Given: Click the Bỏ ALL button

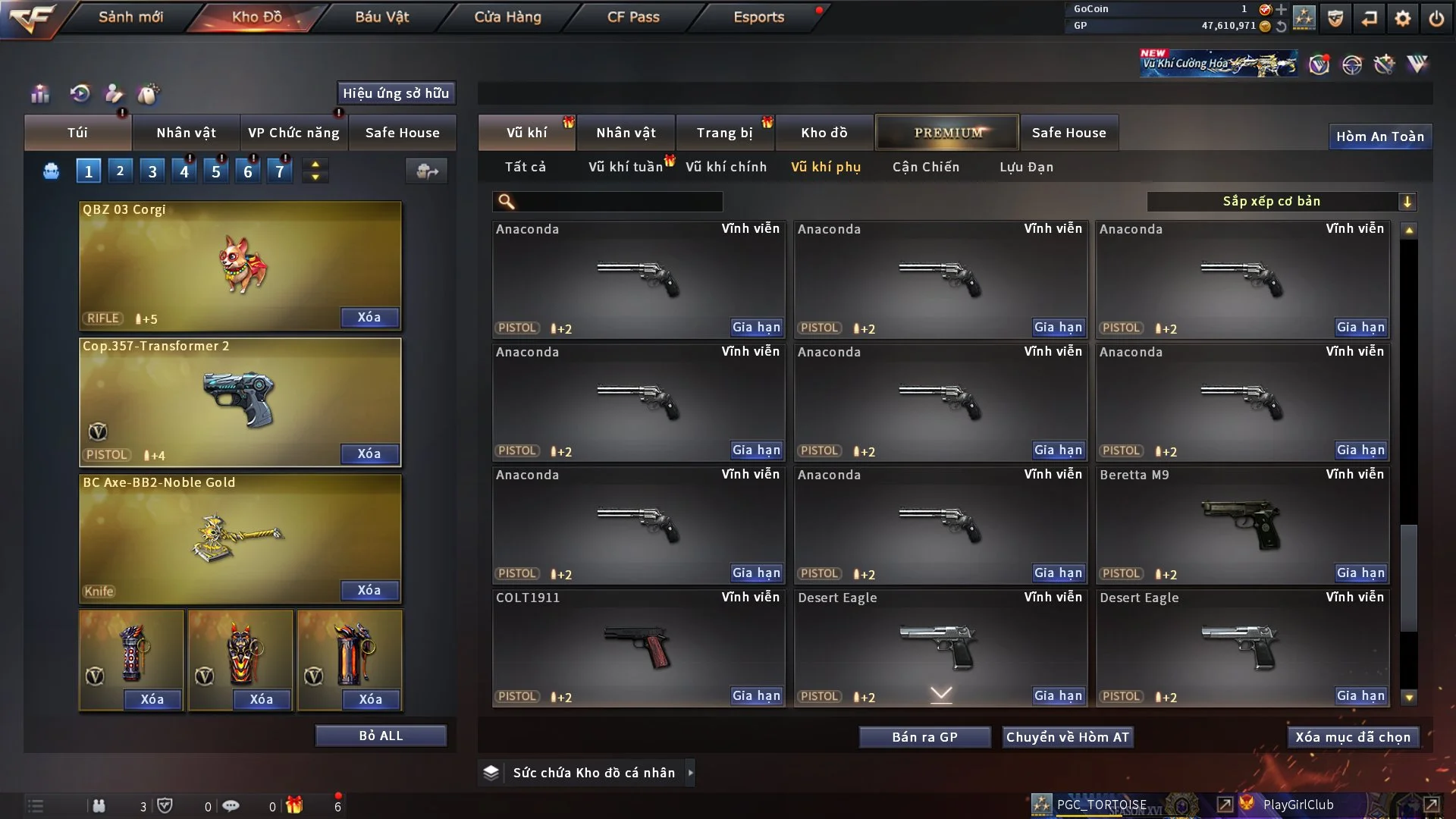Looking at the screenshot, I should click(x=381, y=736).
